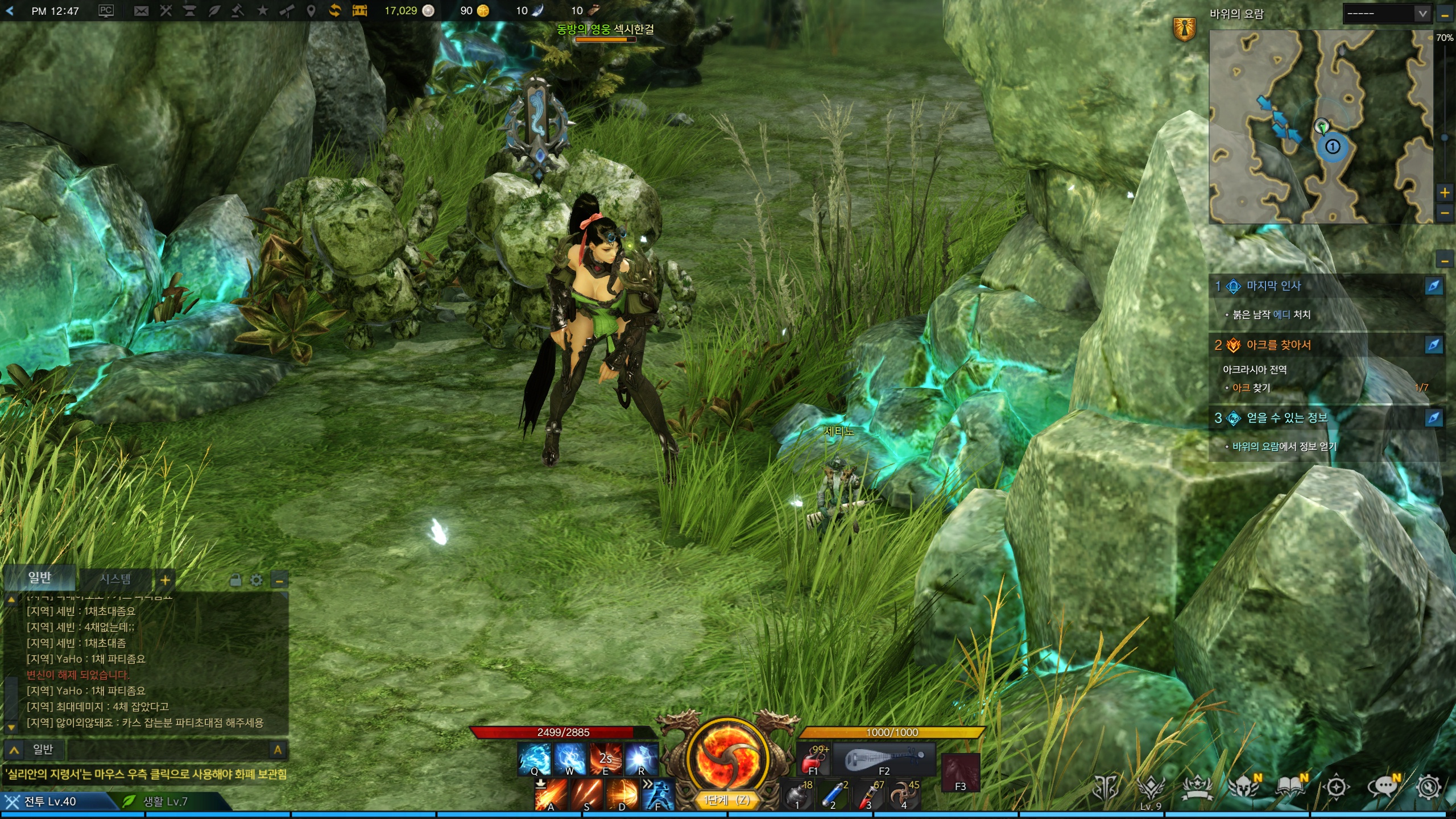
Task: Select the 마지막 인사 quest entry
Action: coord(1274,286)
